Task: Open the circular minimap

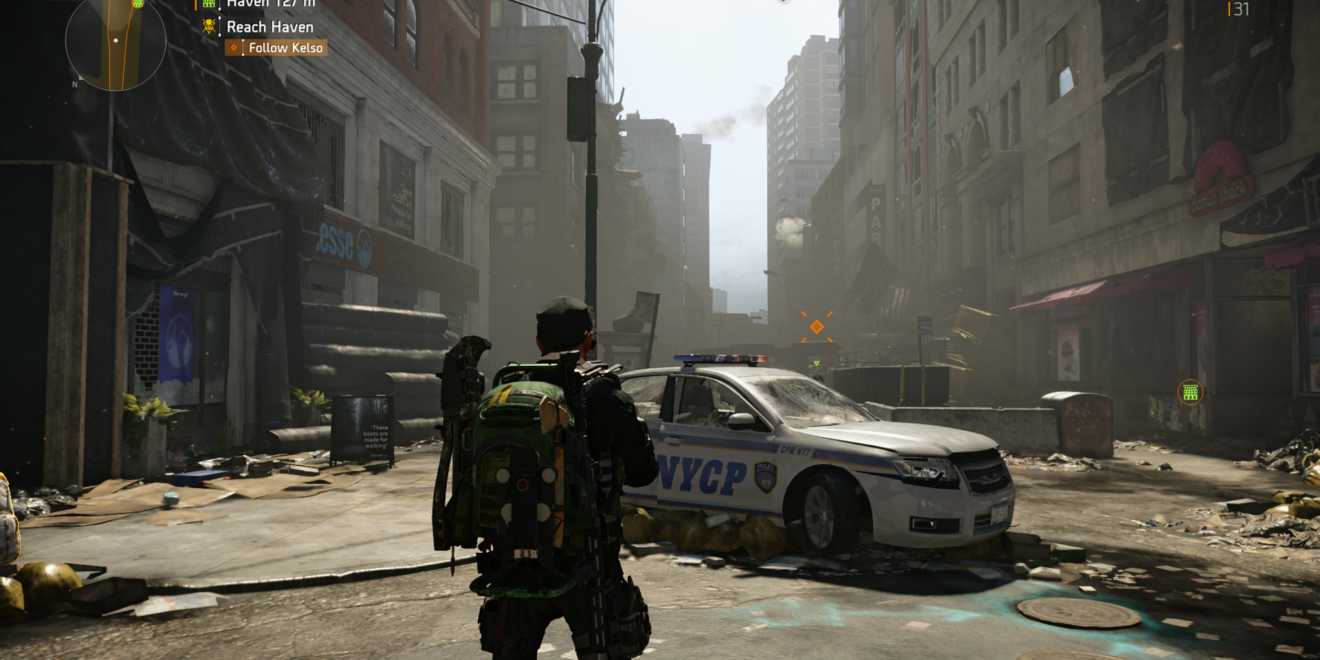Action: [x=115, y=40]
